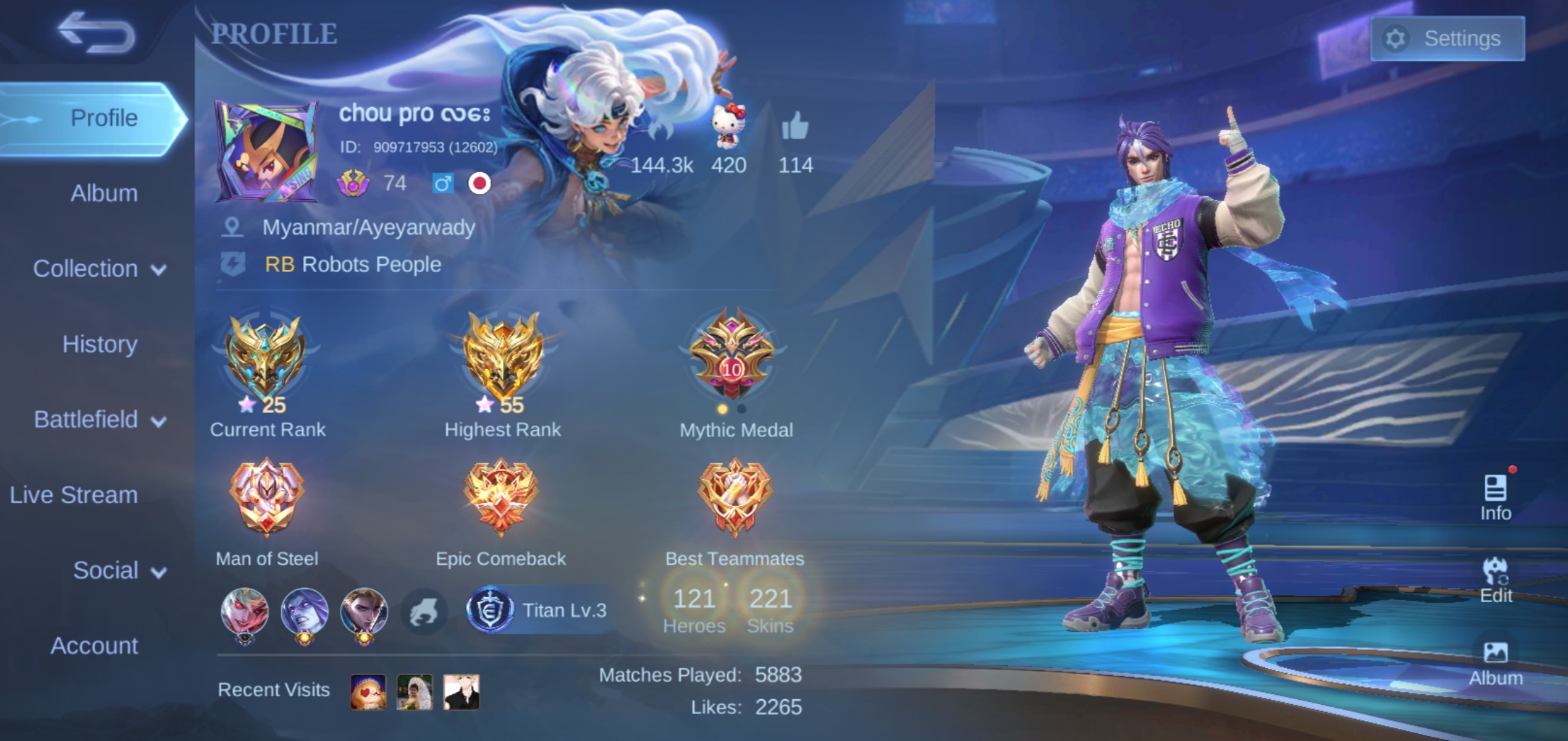
Task: Give a like with the thumbs-up icon
Action: pyautogui.click(x=795, y=128)
